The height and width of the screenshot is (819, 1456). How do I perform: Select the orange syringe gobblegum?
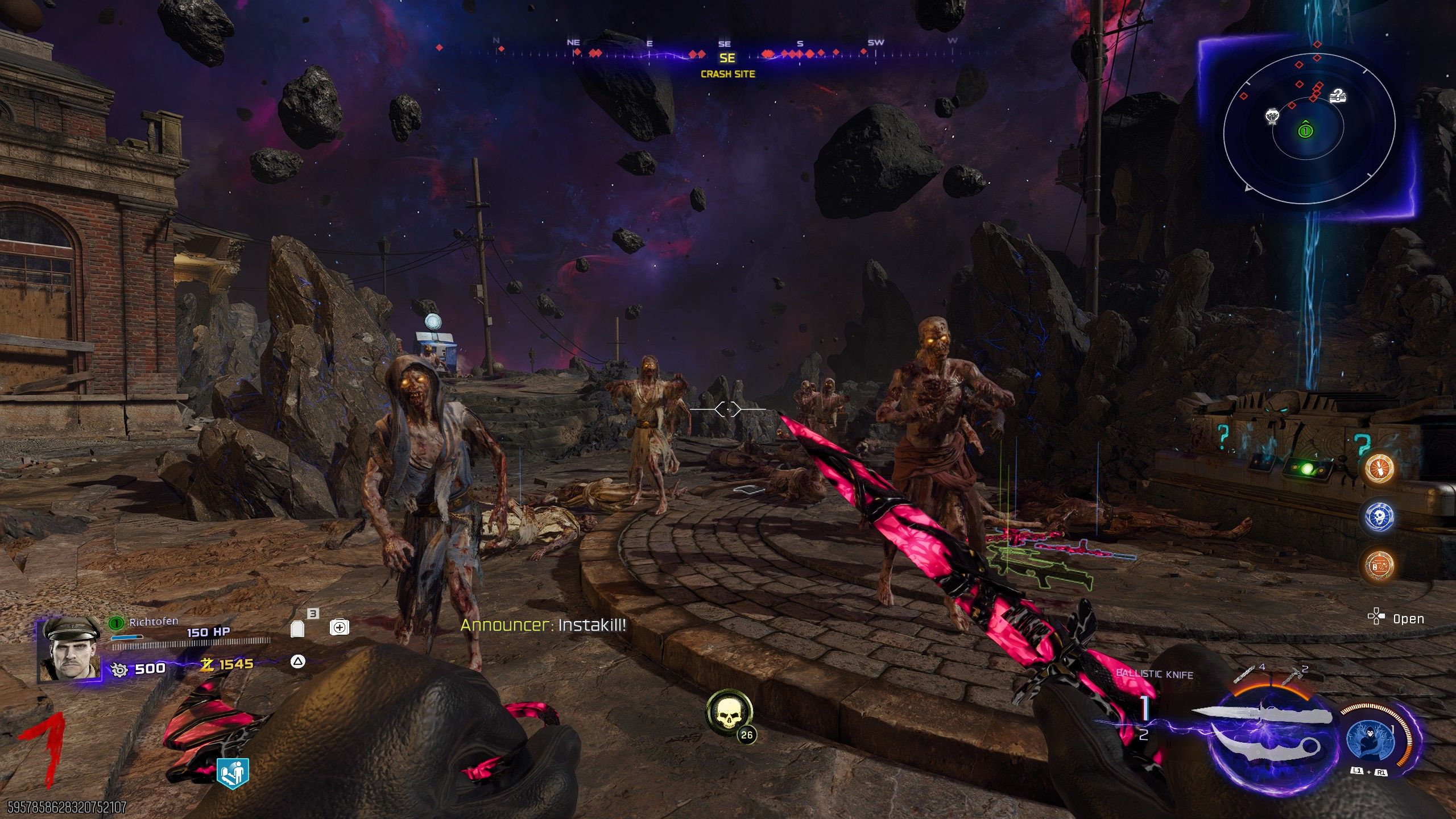(1379, 469)
